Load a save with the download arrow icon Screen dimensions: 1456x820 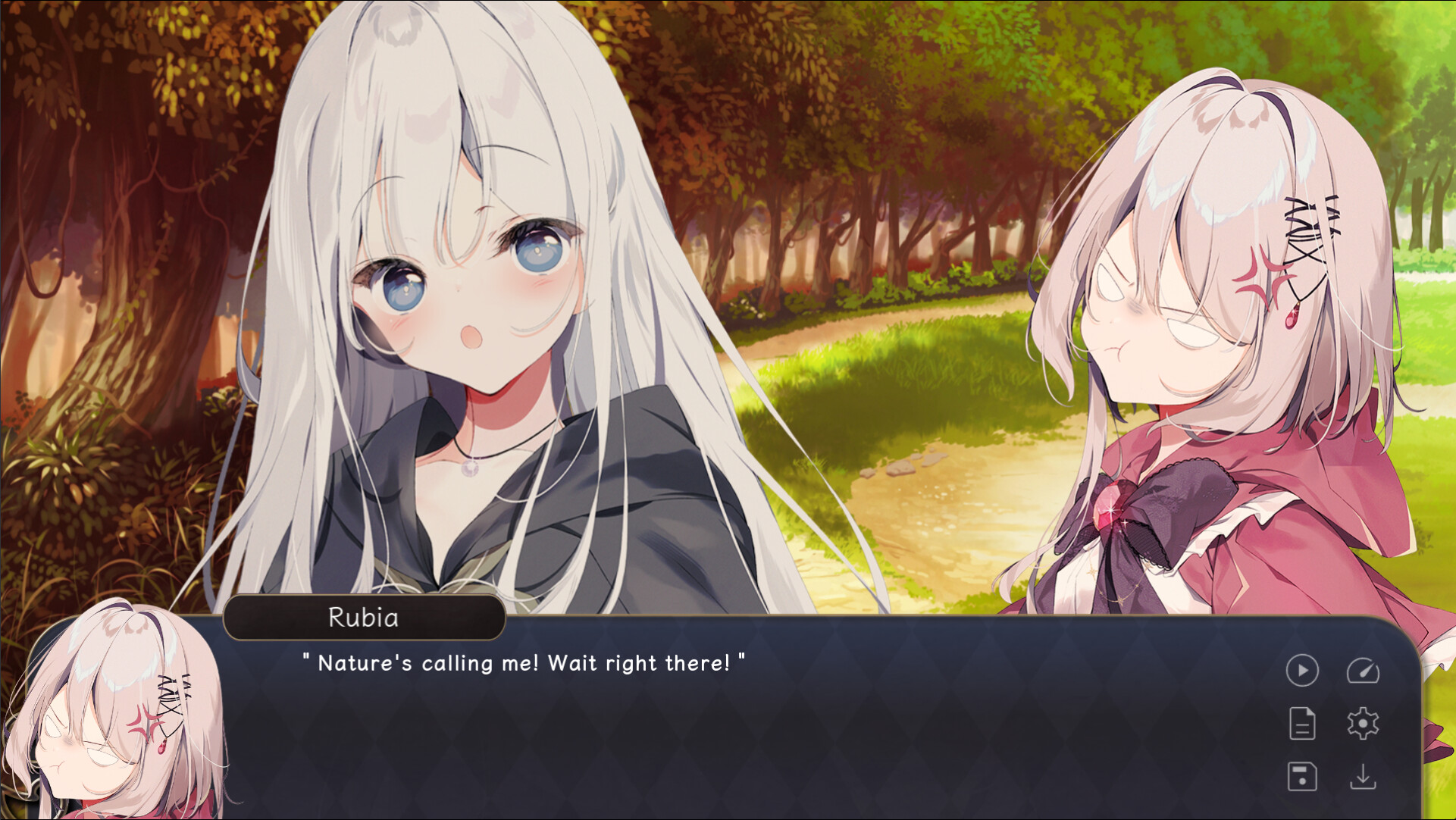1363,777
